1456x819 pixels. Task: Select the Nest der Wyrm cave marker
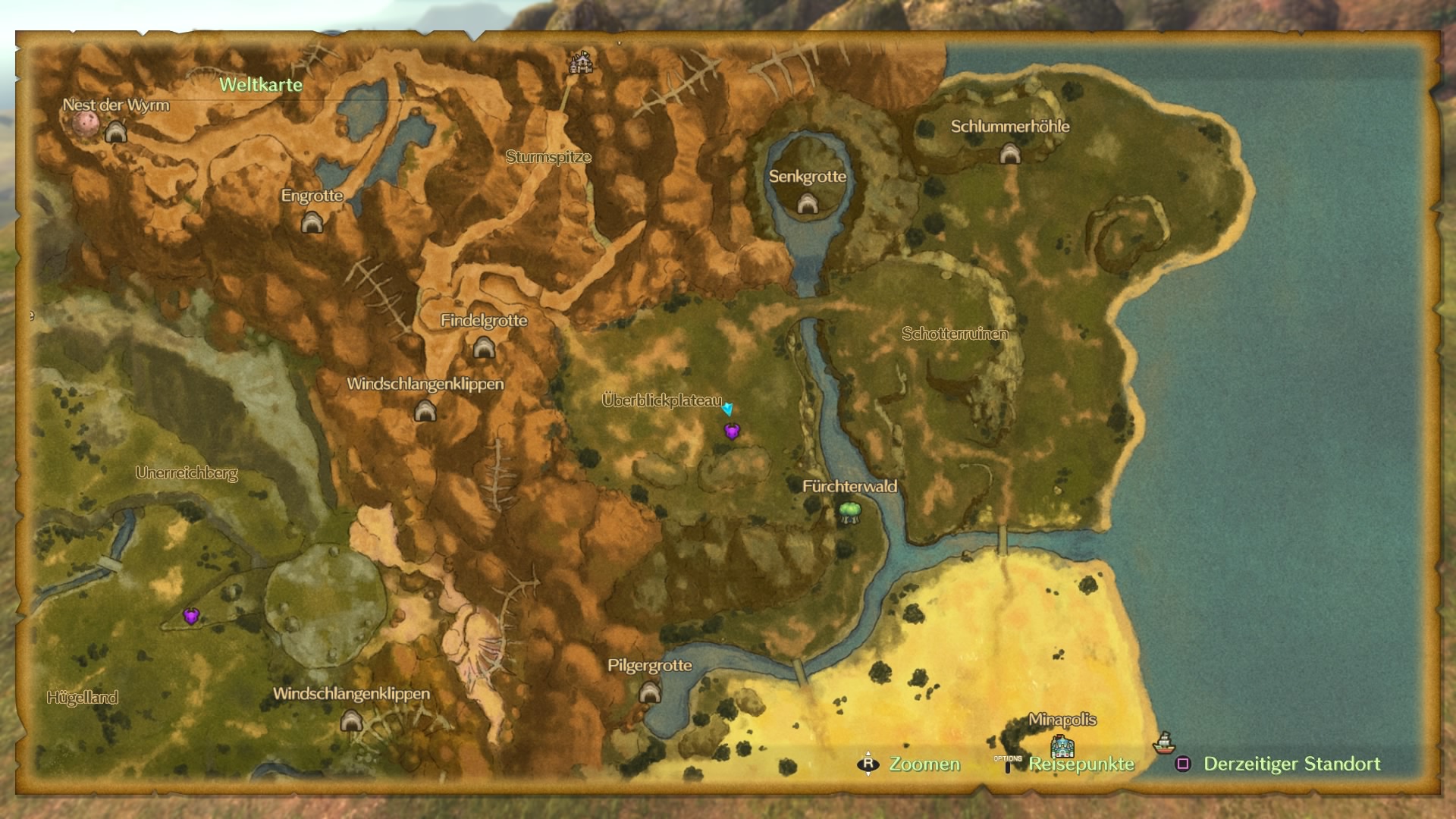click(x=115, y=133)
